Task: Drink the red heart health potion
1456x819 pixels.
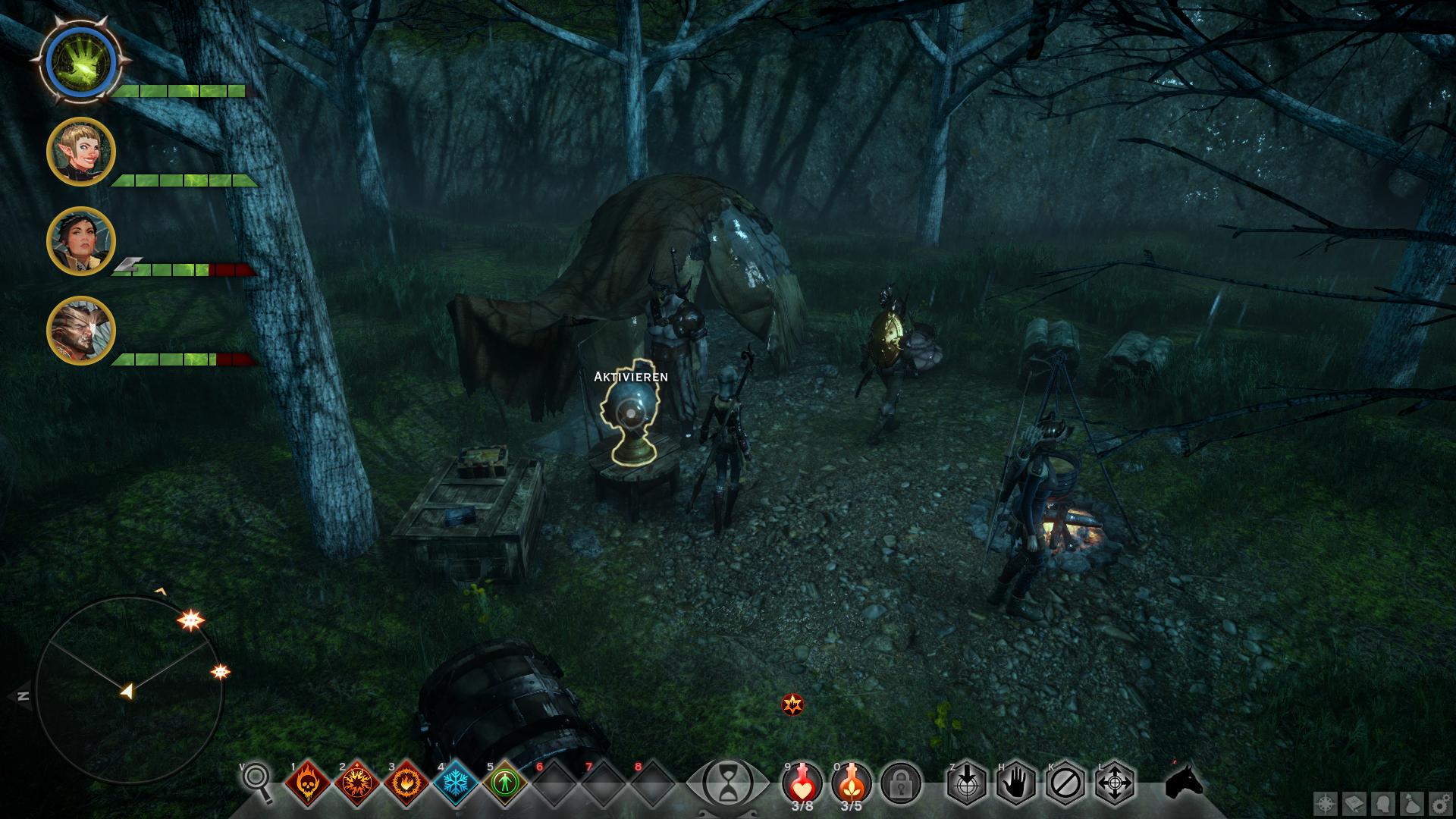Action: point(802,782)
